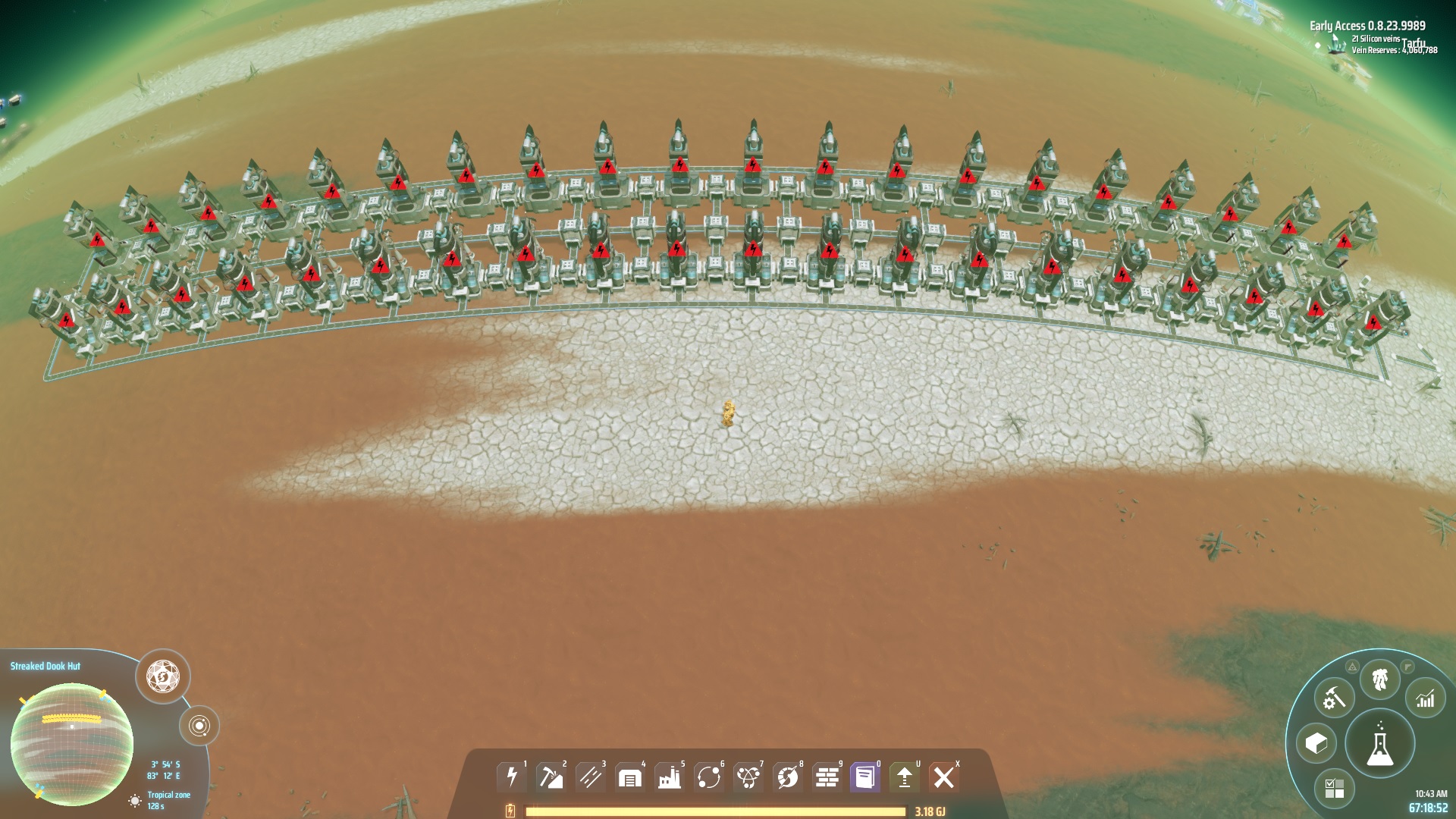
Task: Open the Factory facilities category
Action: pos(670,776)
